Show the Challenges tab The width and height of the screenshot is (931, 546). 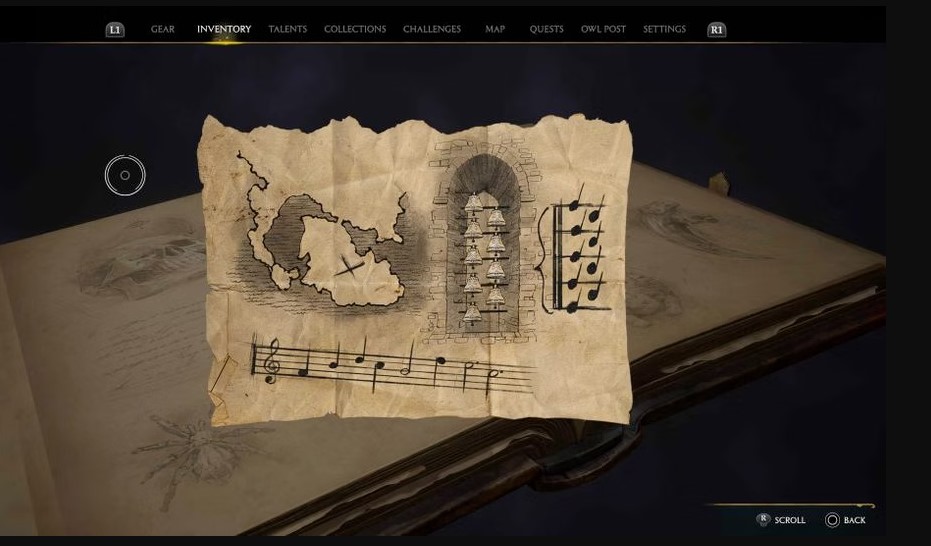point(432,29)
